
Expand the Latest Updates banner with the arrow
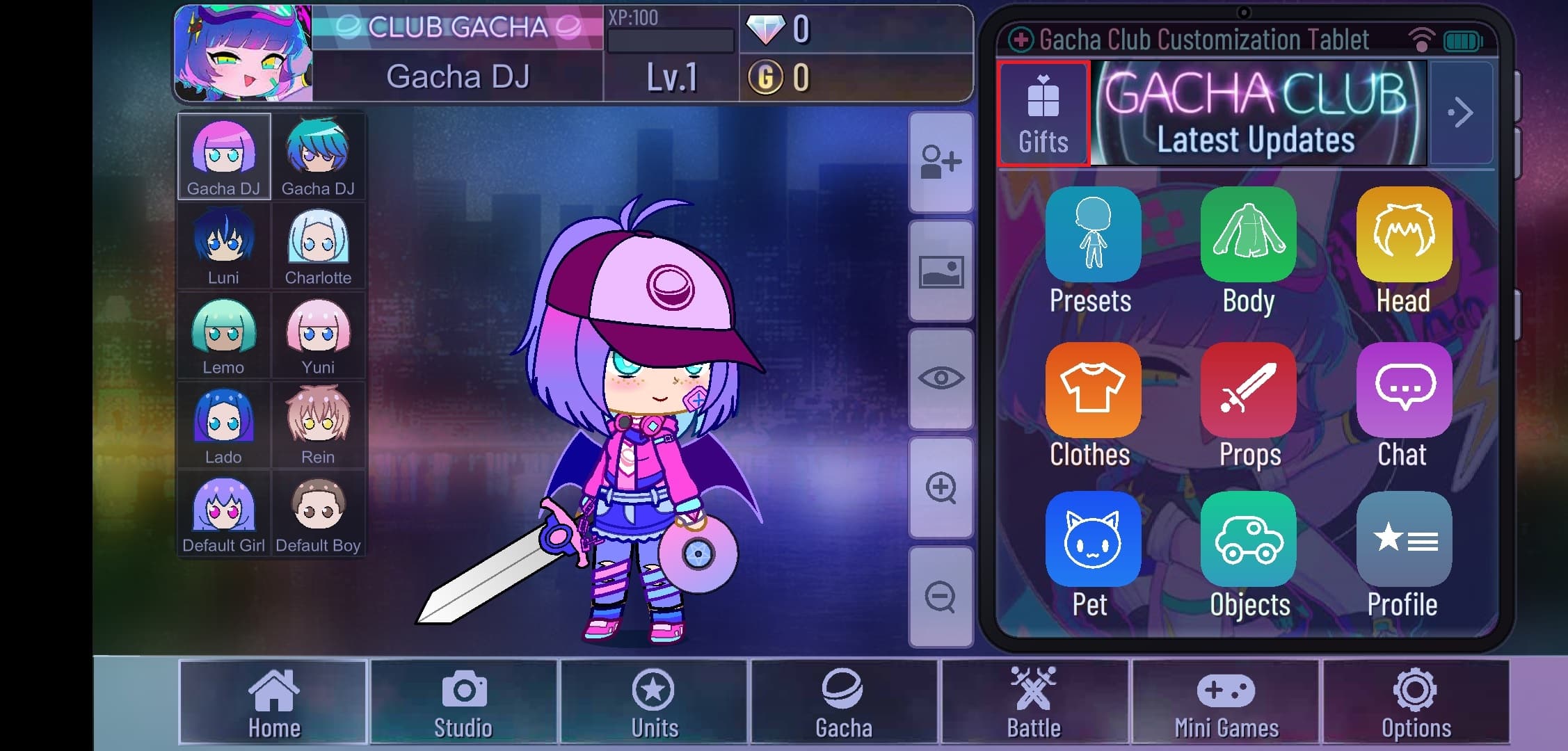click(x=1462, y=111)
